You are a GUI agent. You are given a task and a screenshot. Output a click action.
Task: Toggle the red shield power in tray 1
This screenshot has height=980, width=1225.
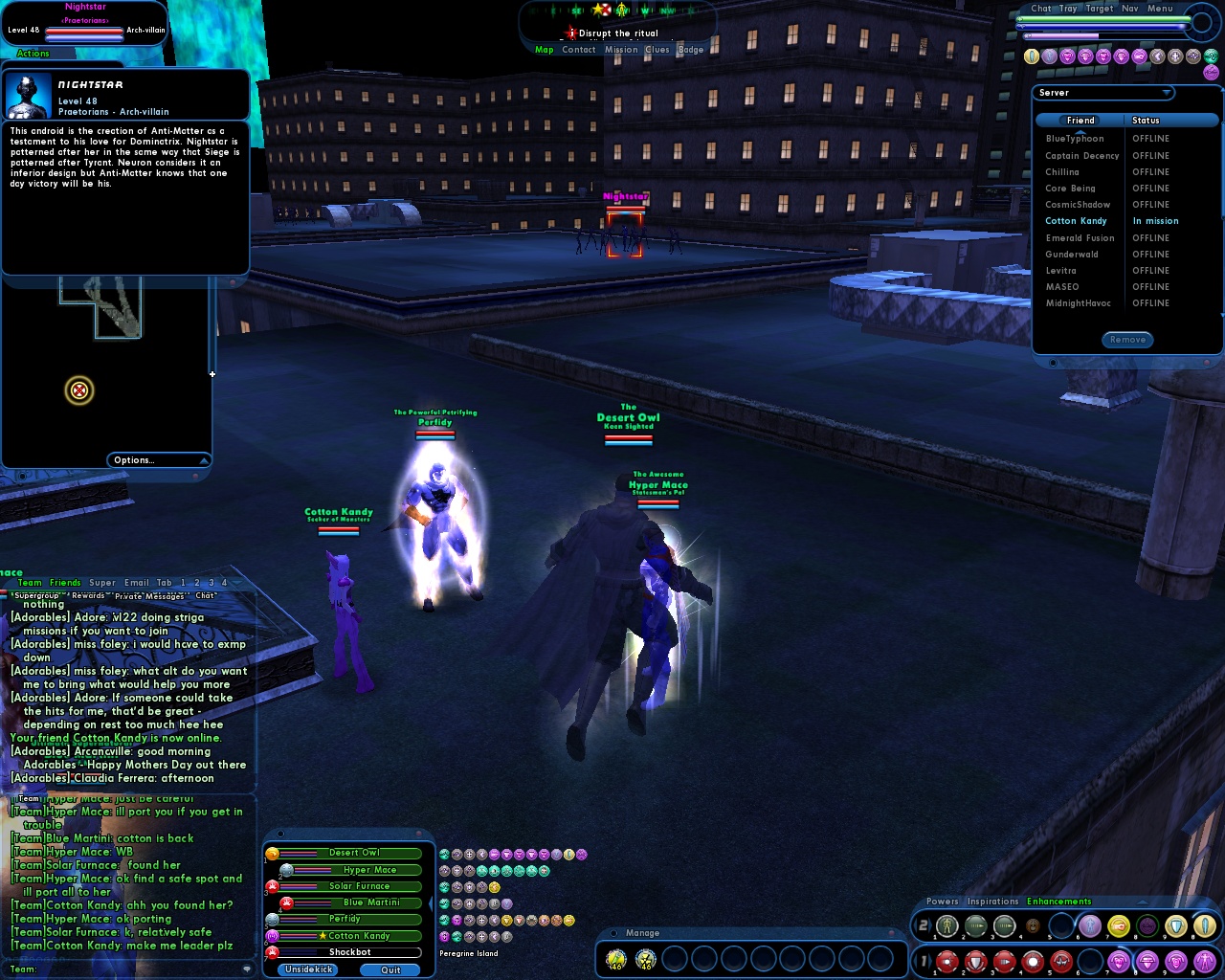974,960
